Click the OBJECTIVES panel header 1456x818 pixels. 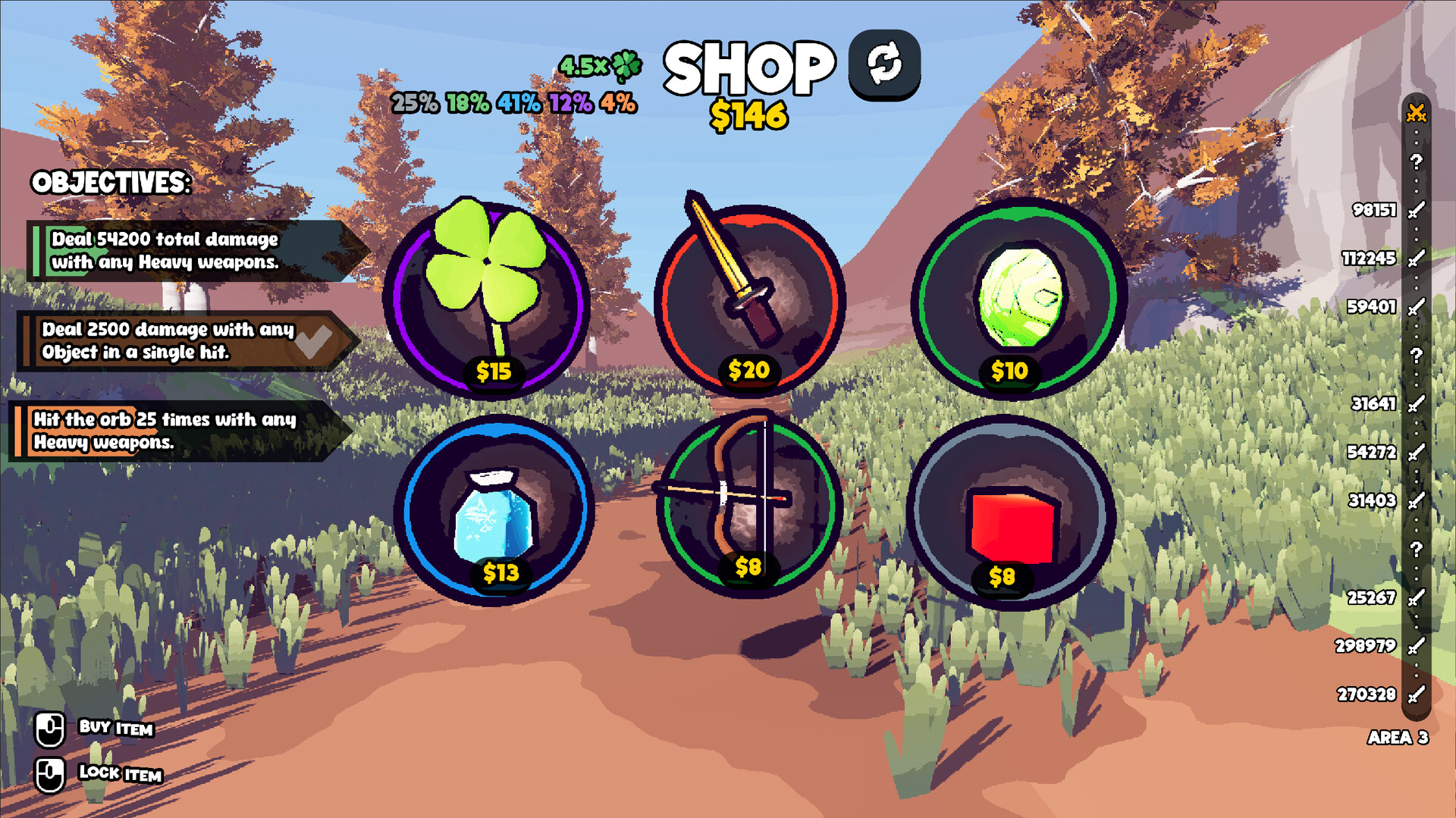click(x=109, y=183)
